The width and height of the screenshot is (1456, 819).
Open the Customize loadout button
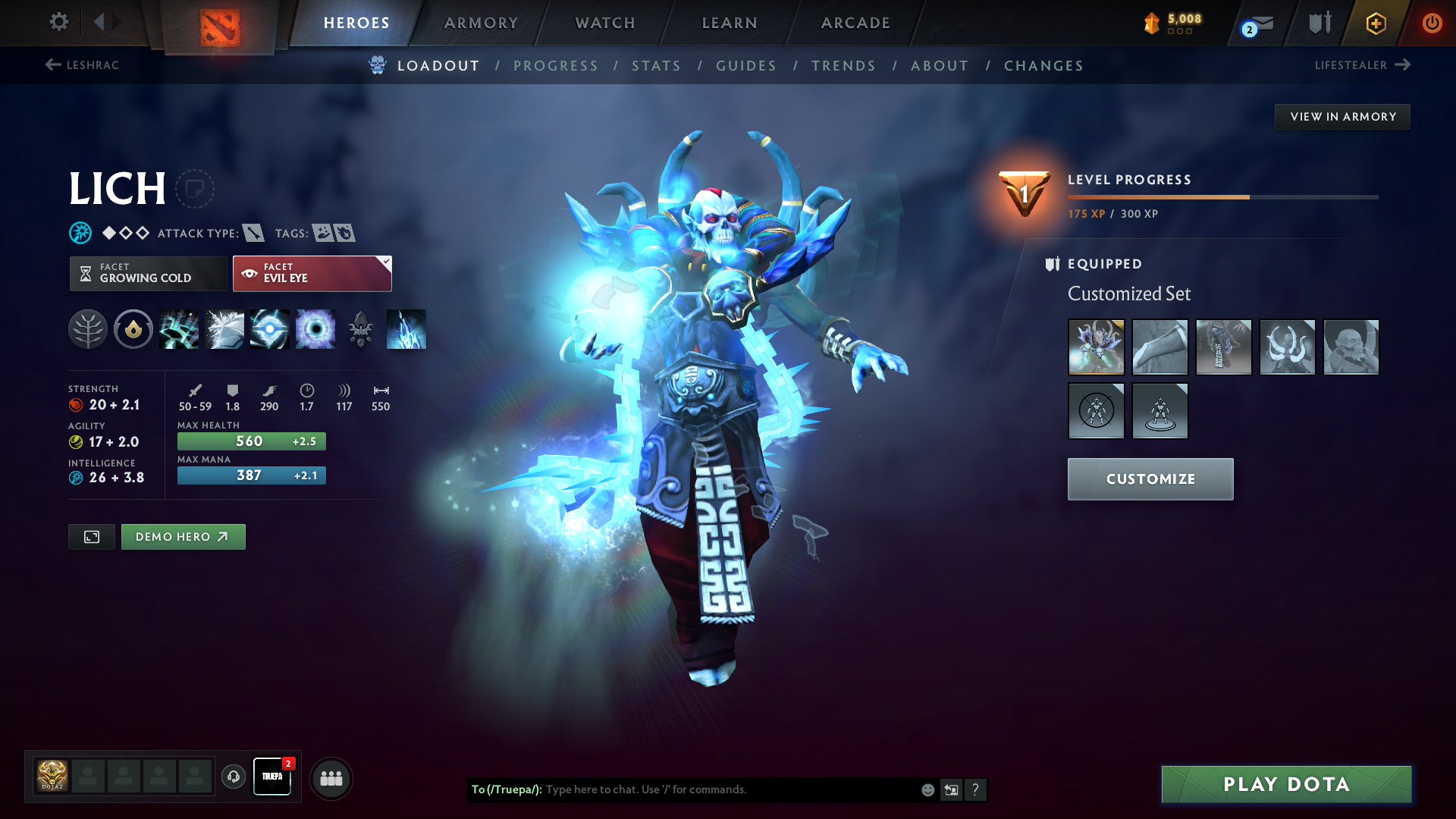(1150, 479)
